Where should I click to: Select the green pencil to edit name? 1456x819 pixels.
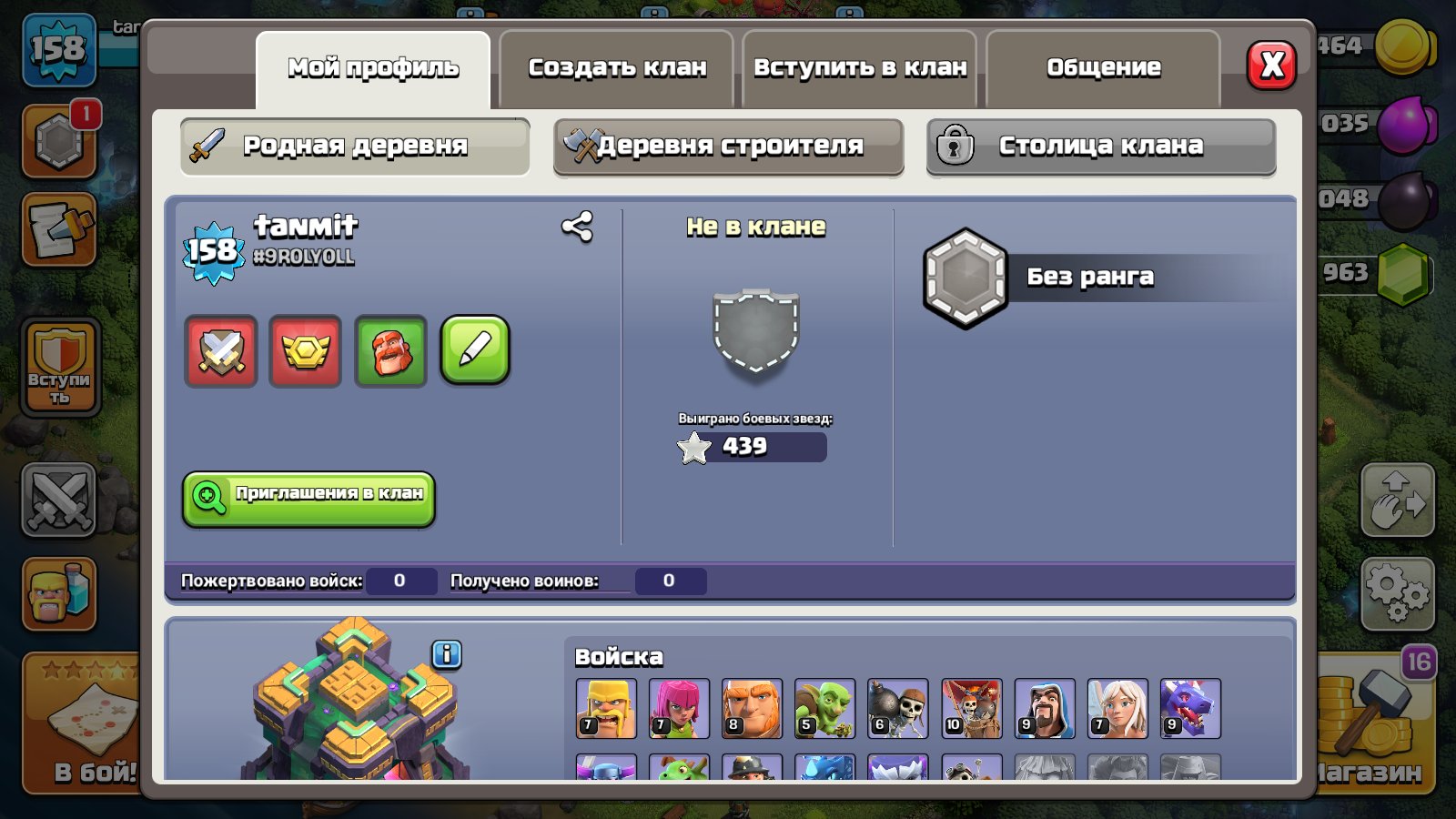click(x=475, y=352)
